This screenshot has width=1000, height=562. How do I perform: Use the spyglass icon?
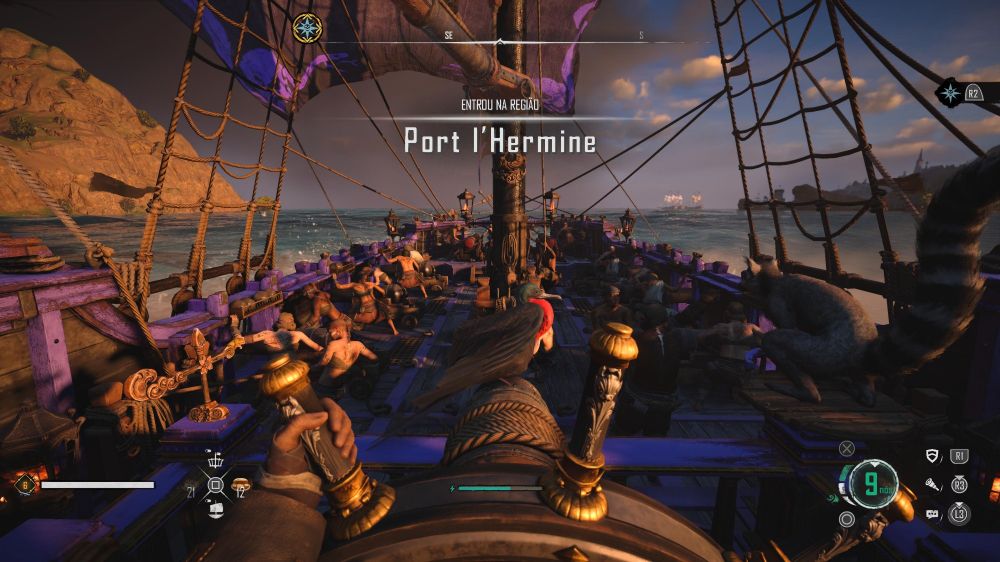tap(933, 485)
